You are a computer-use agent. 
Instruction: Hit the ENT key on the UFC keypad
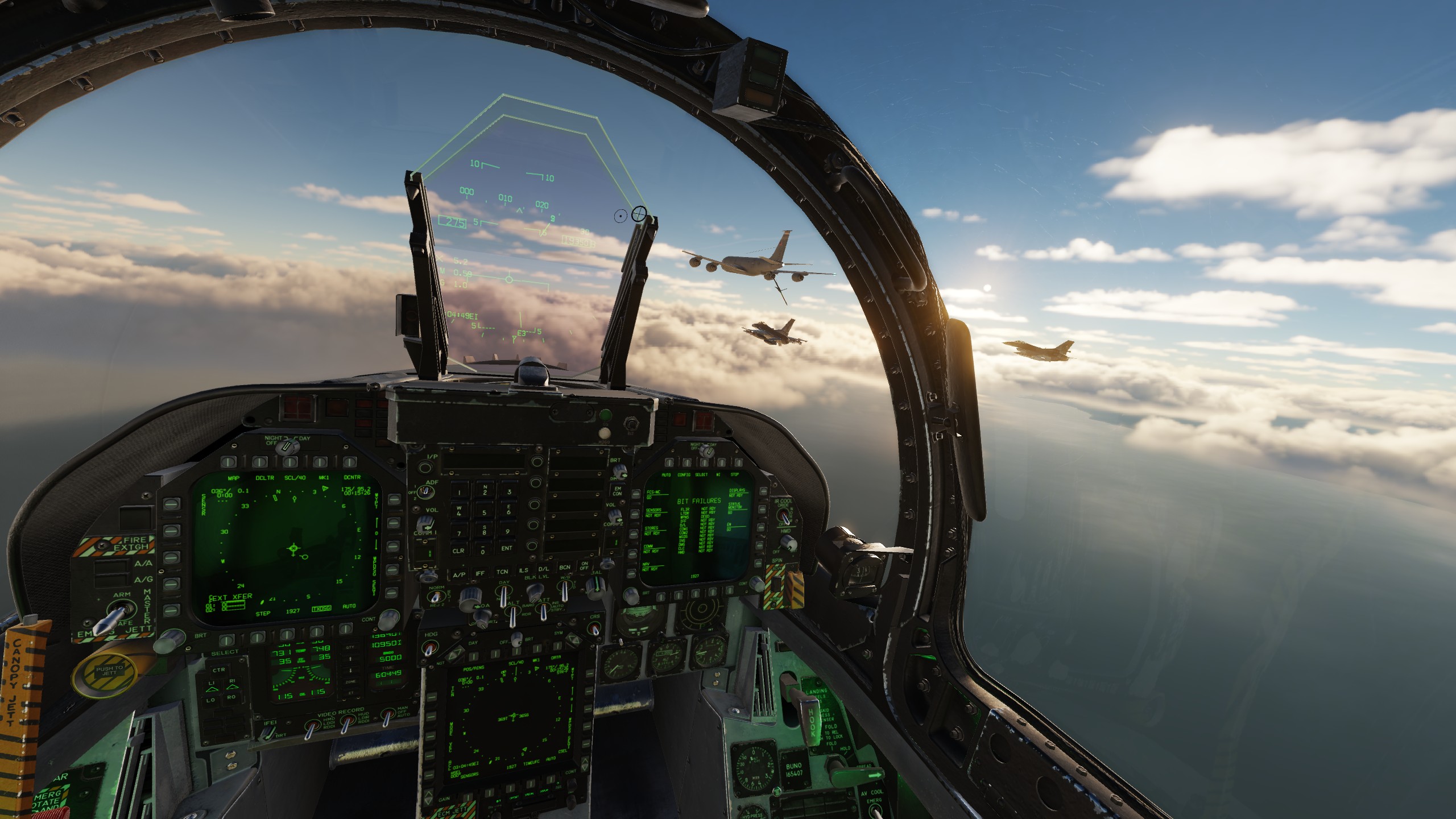tap(507, 548)
